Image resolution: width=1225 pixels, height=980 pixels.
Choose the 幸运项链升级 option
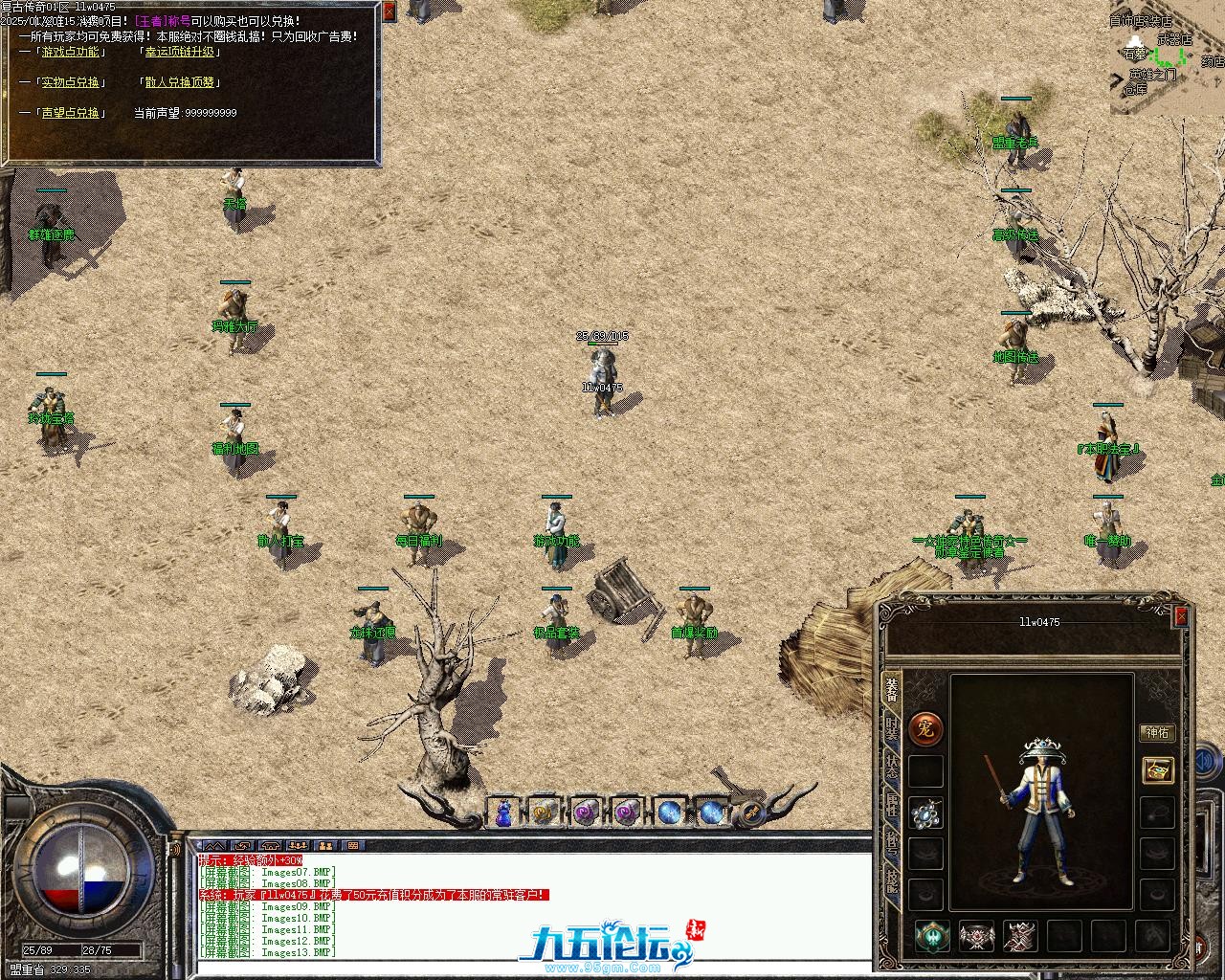pyautogui.click(x=179, y=52)
